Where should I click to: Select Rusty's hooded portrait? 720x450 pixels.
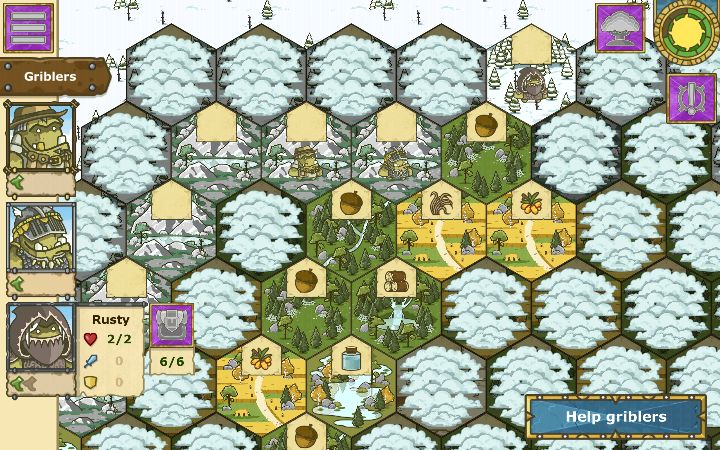(x=41, y=338)
